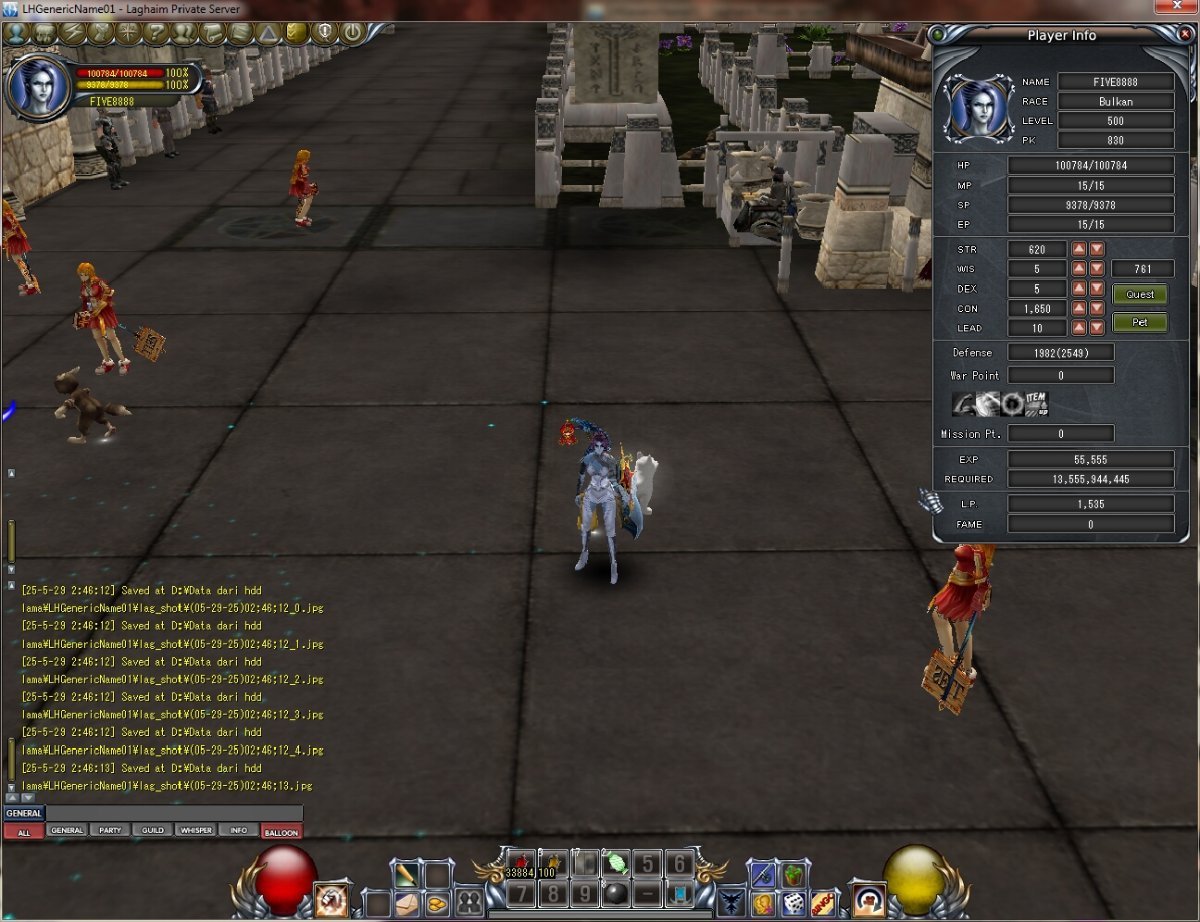The width and height of the screenshot is (1200, 922).
Task: Select the black bomb hotbar slot
Action: [x=615, y=892]
